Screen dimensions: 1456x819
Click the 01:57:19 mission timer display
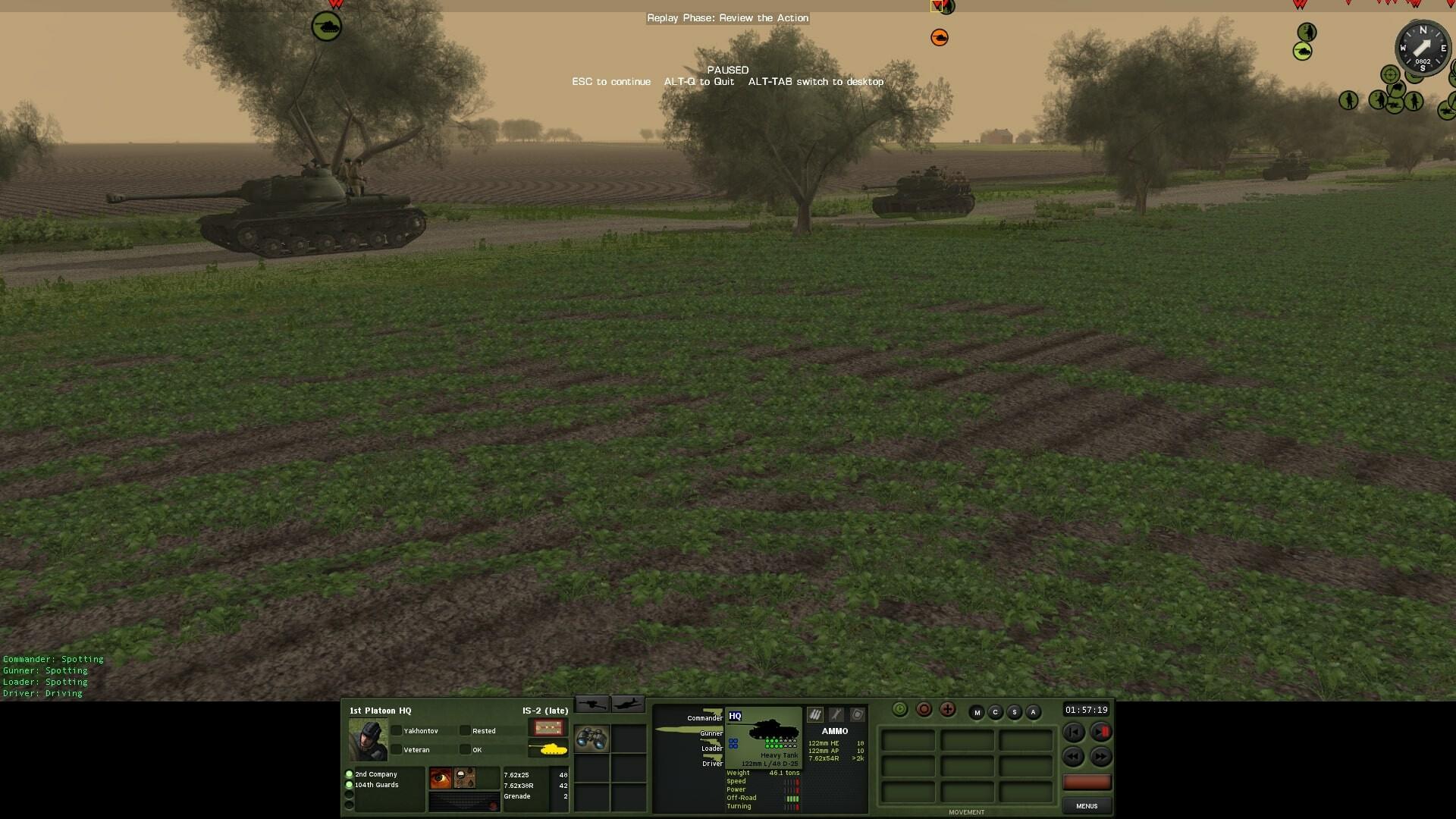(1087, 711)
